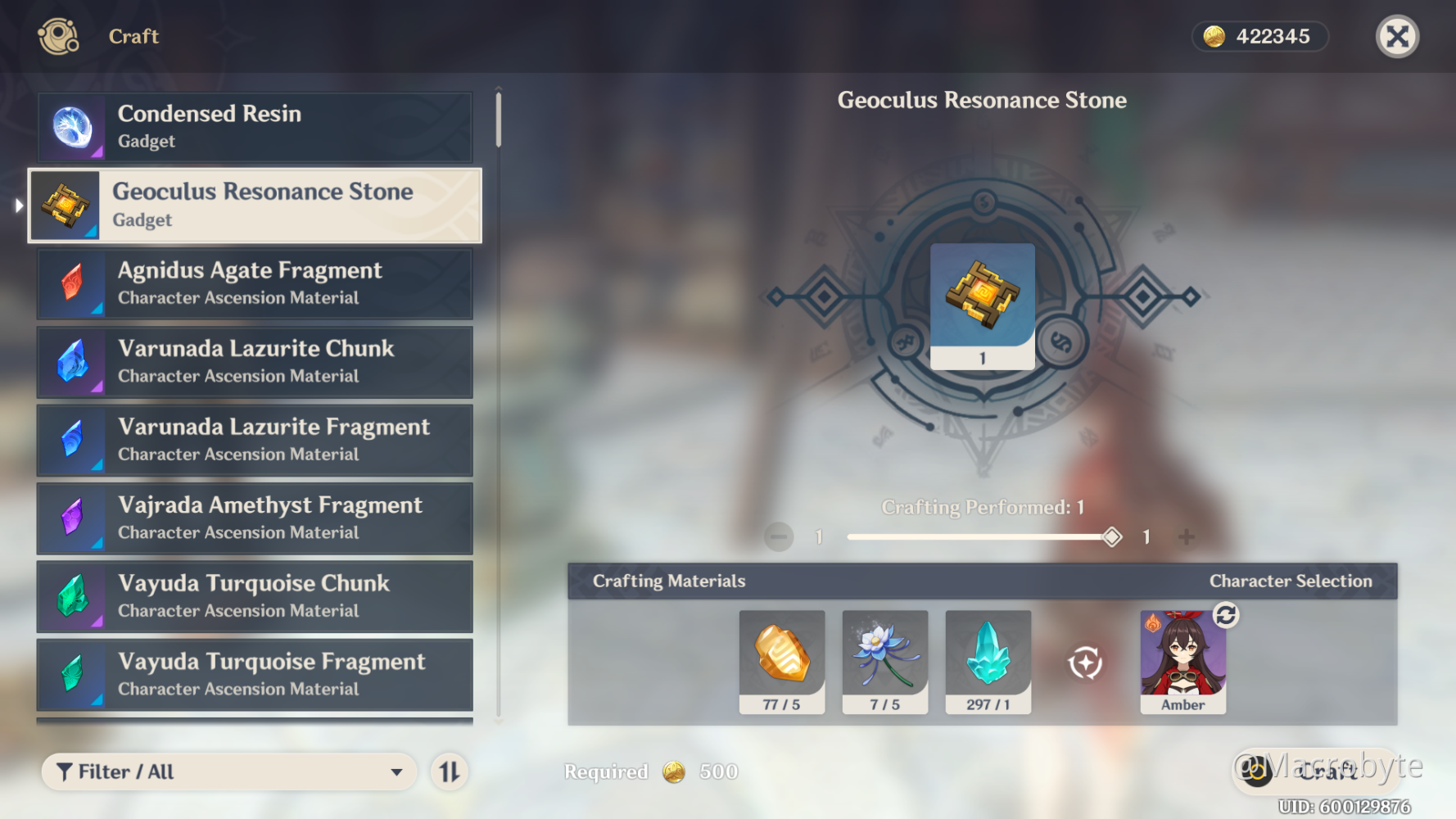
Task: Open the Filter / All dropdown
Action: point(229,771)
